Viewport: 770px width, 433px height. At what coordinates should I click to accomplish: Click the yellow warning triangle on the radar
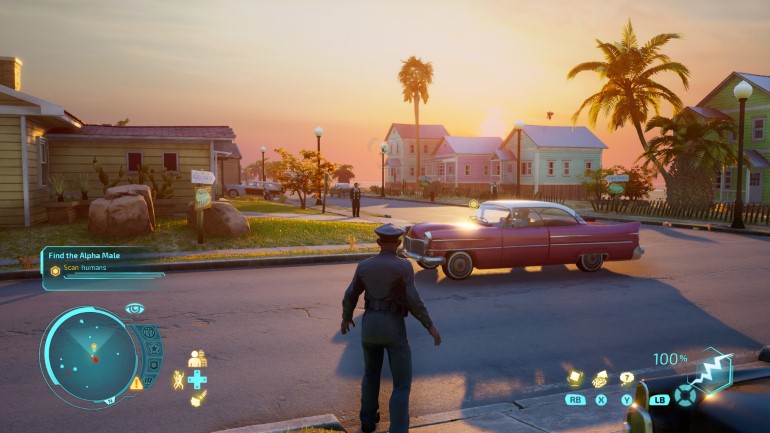(136, 383)
